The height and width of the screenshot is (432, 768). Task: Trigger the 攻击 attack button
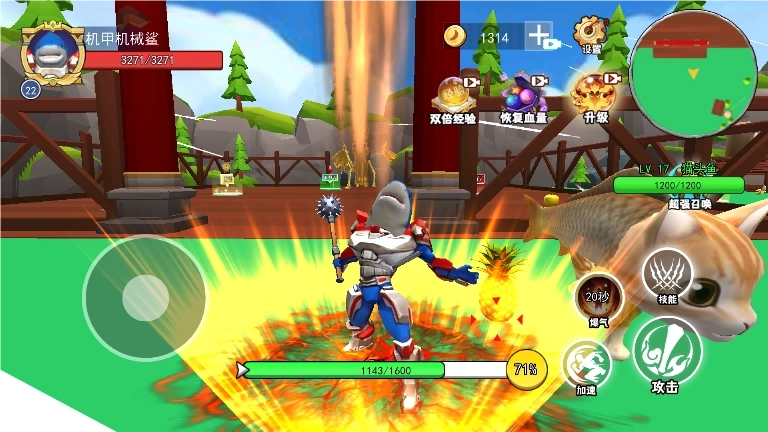(665, 355)
